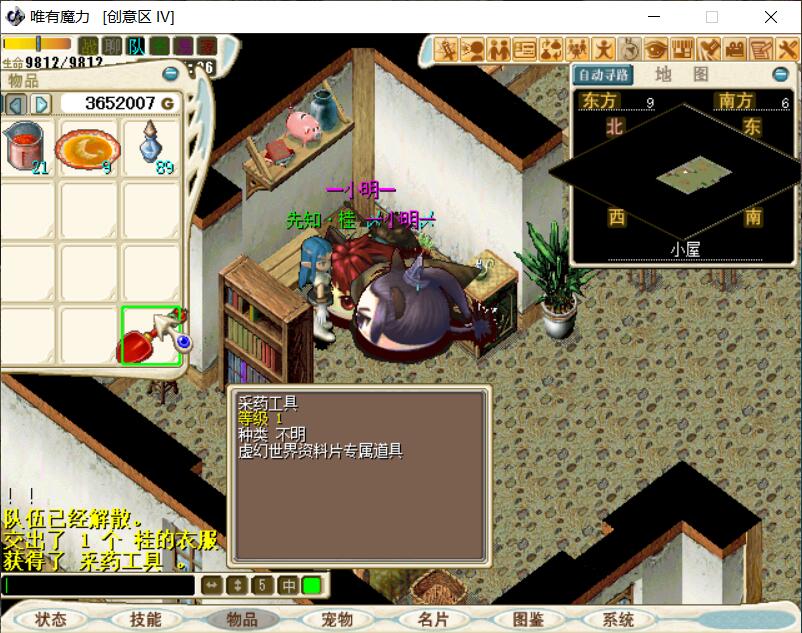Toggle the 队 team mode indicator
802x633 pixels.
(136, 46)
